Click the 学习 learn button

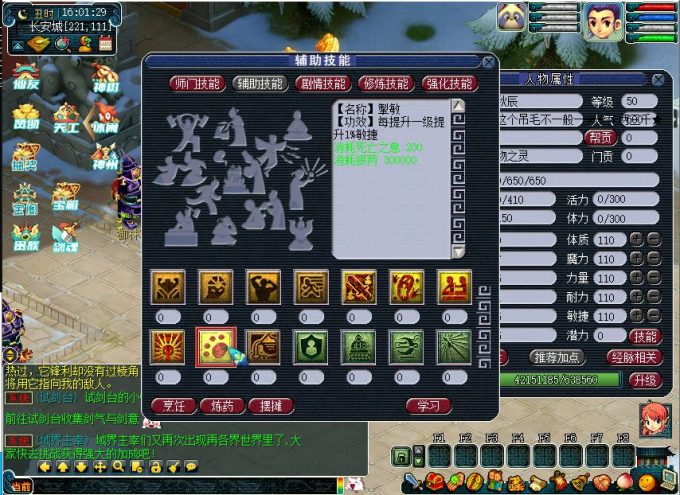(429, 405)
